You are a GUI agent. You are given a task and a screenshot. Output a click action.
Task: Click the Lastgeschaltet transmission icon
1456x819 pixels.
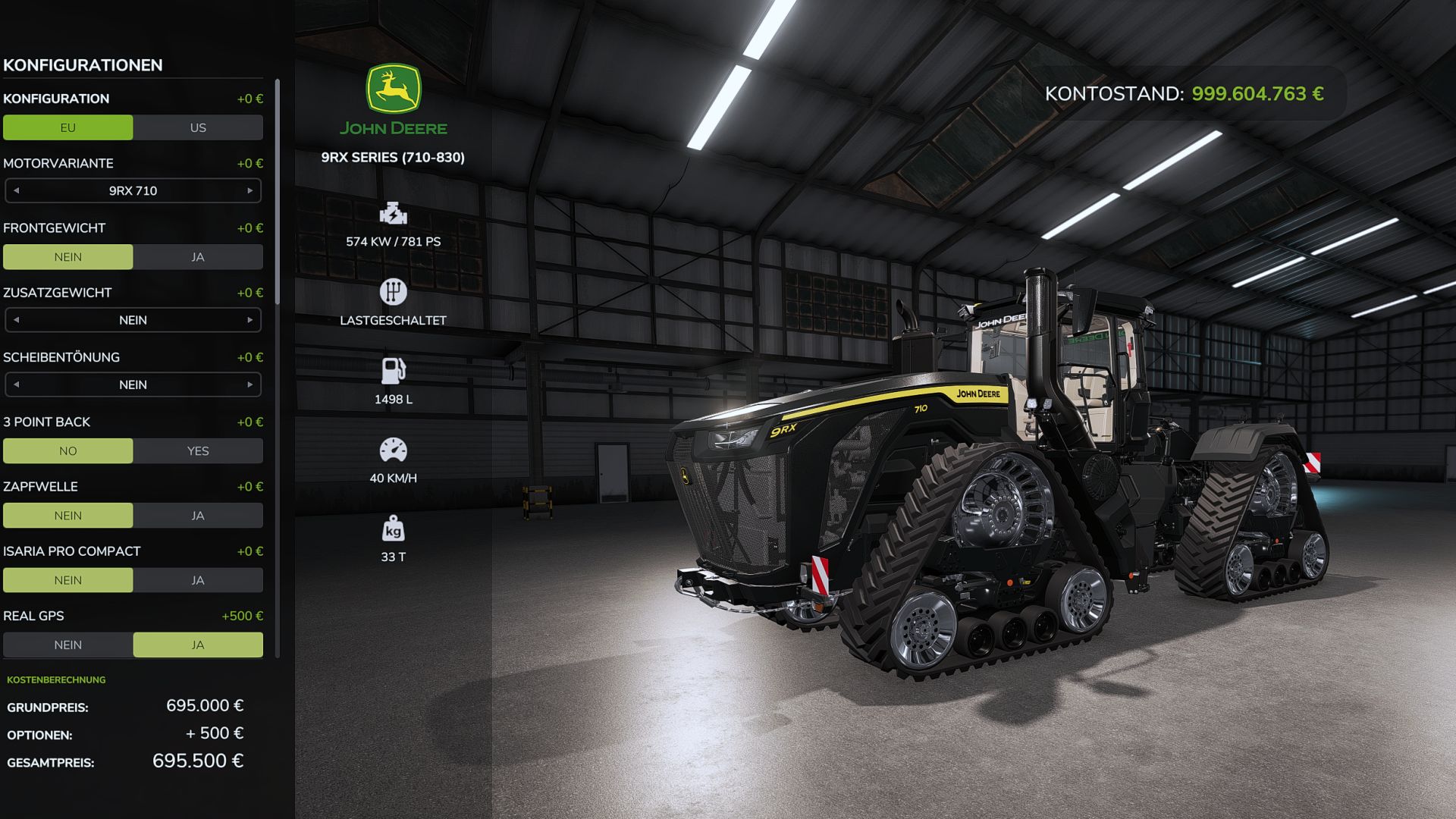pyautogui.click(x=394, y=291)
